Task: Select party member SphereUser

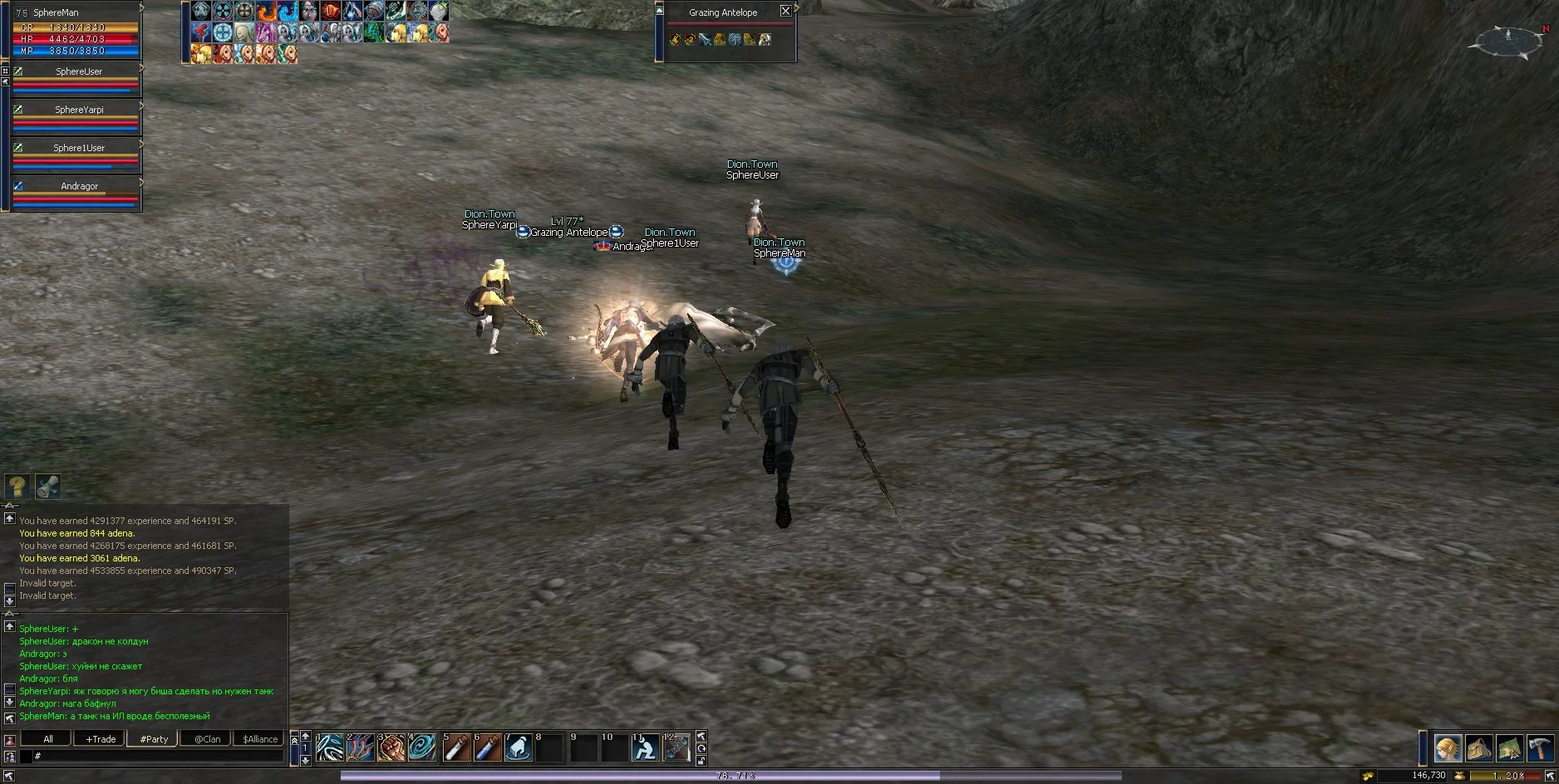Action: point(78,72)
